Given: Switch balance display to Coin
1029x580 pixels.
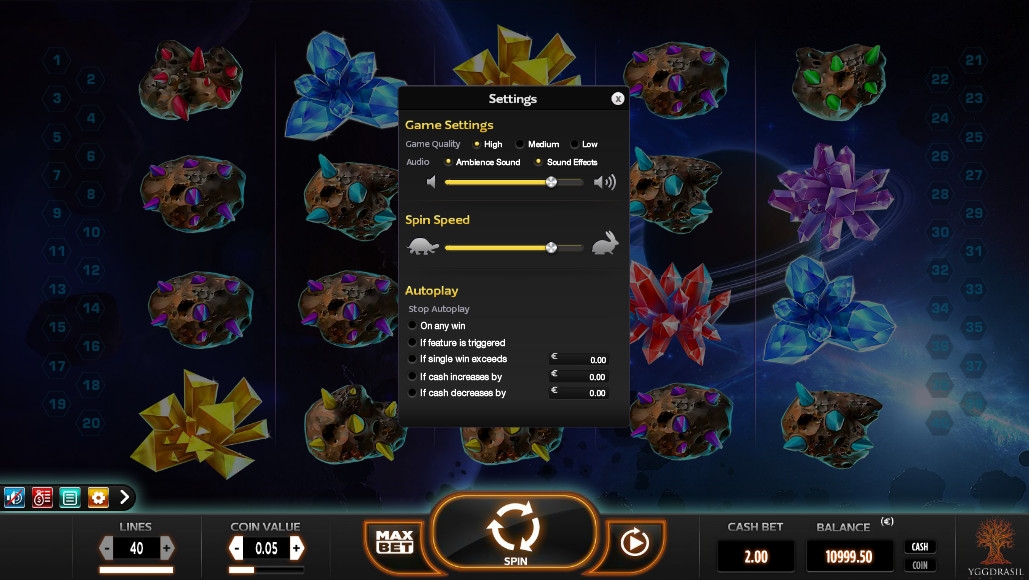Looking at the screenshot, I should [x=920, y=565].
